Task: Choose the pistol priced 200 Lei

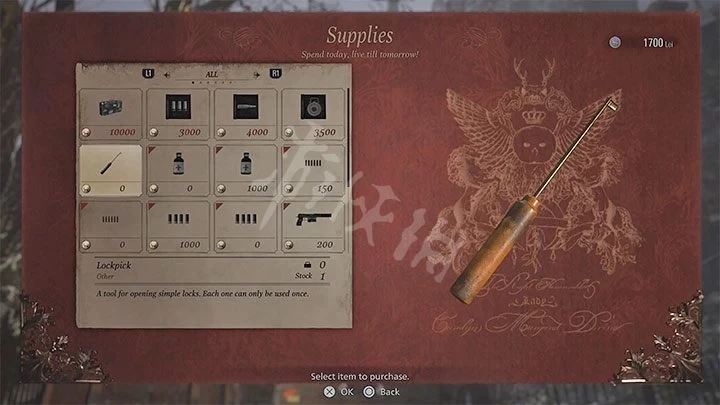Action: point(314,226)
